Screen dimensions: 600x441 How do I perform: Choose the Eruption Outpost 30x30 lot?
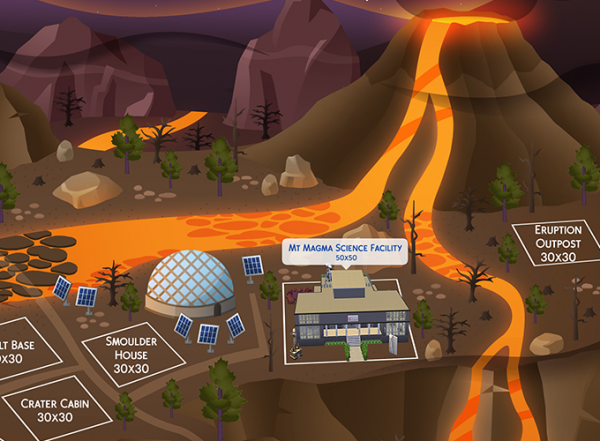coord(551,242)
